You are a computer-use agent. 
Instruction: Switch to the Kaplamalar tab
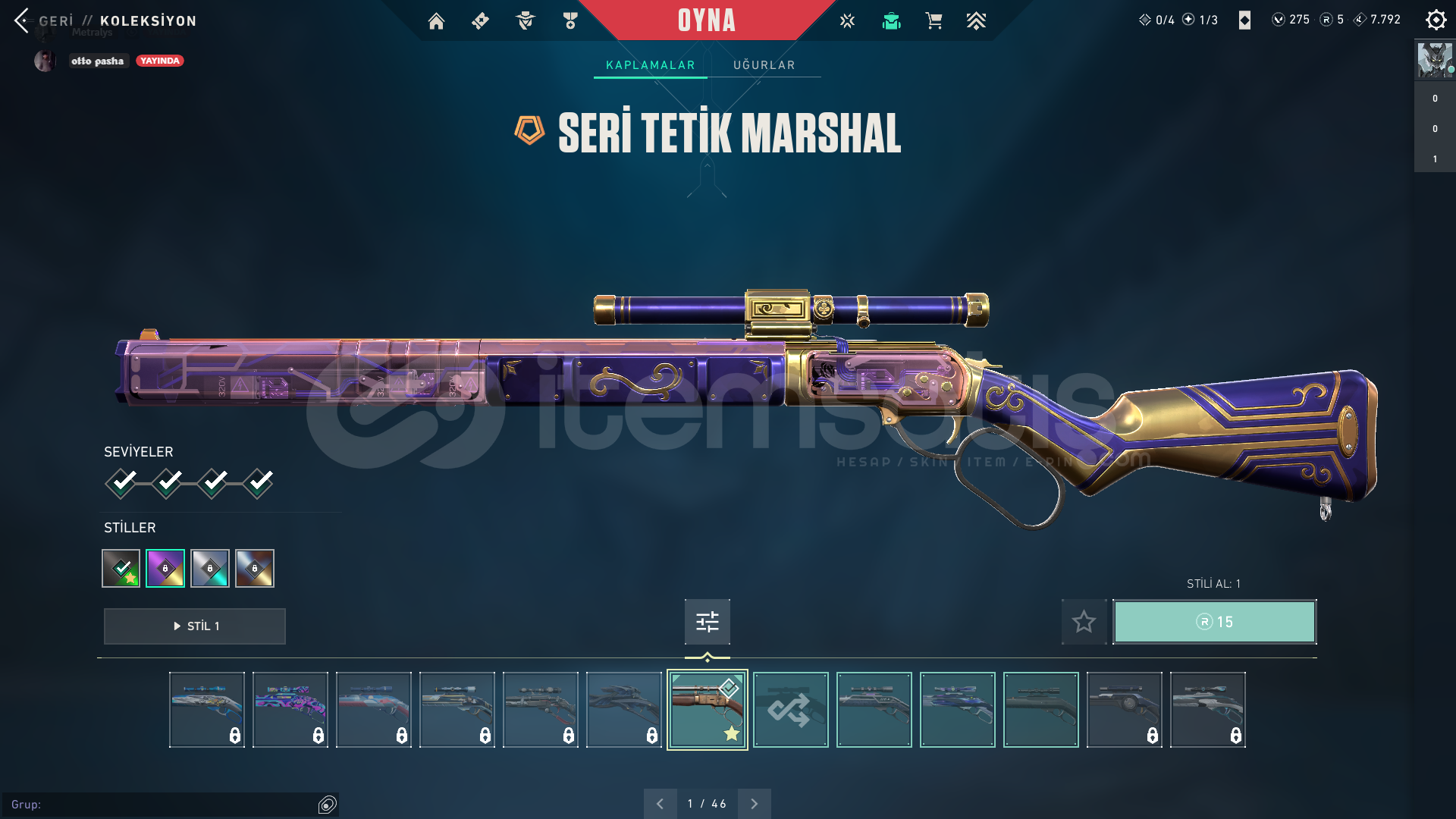650,65
